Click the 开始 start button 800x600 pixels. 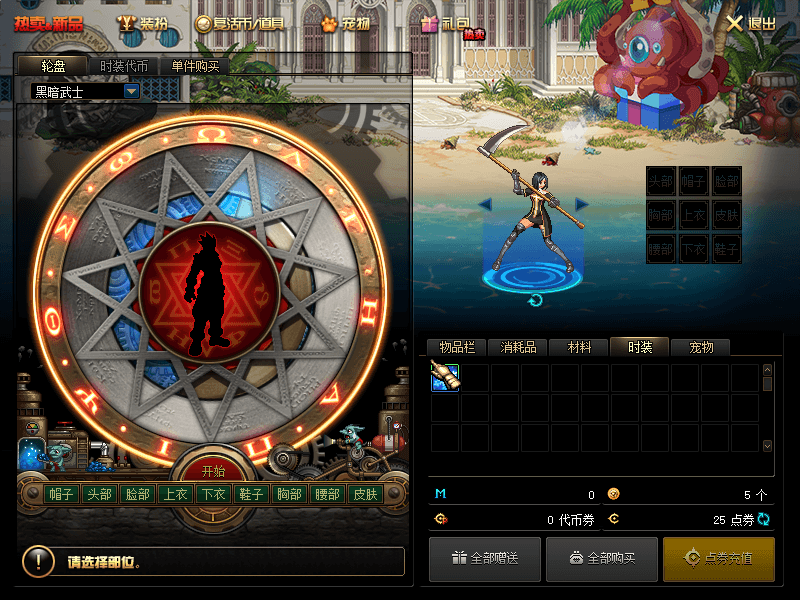click(x=213, y=471)
